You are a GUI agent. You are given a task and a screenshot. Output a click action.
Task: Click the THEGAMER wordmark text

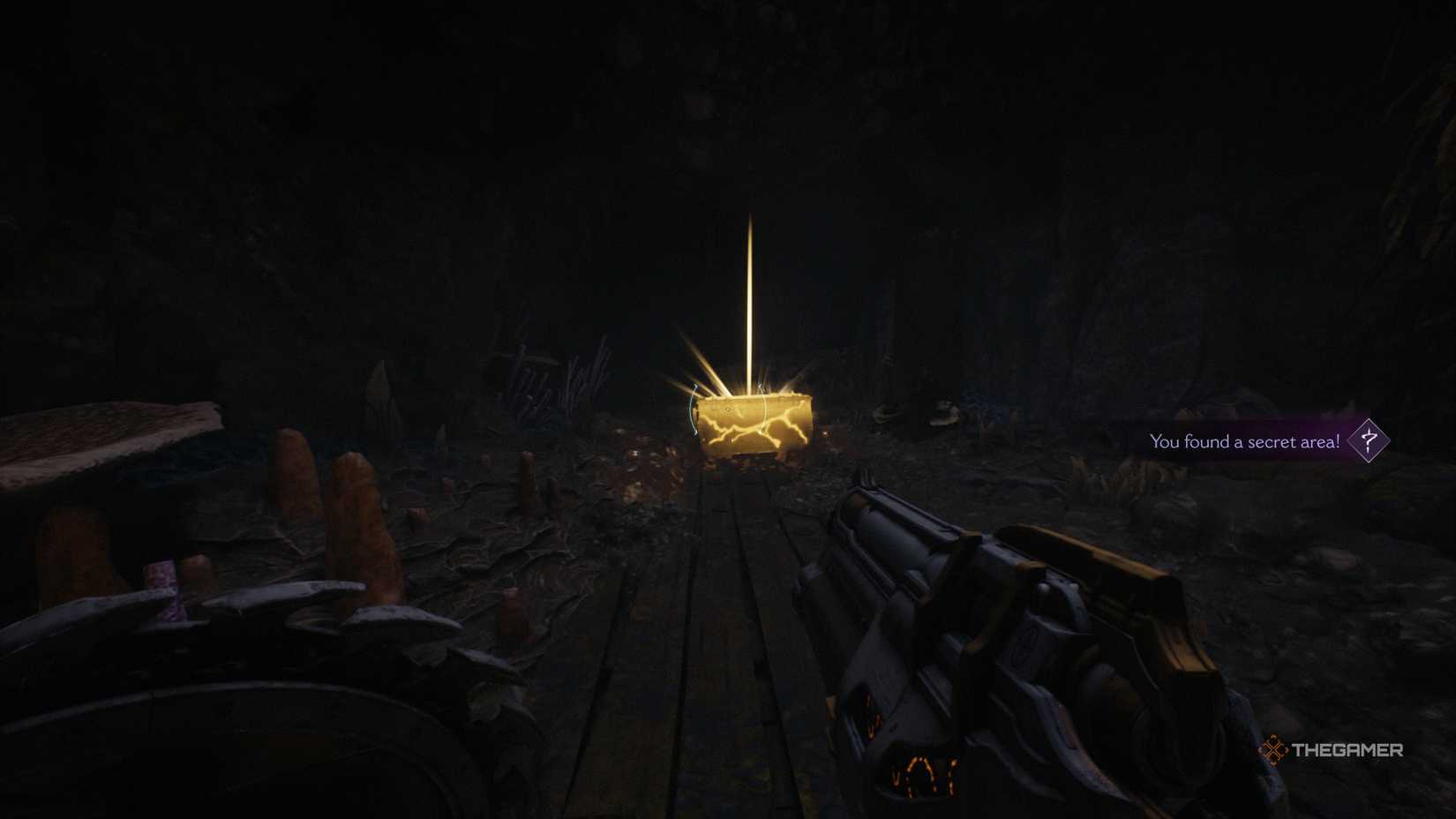[x=1347, y=749]
